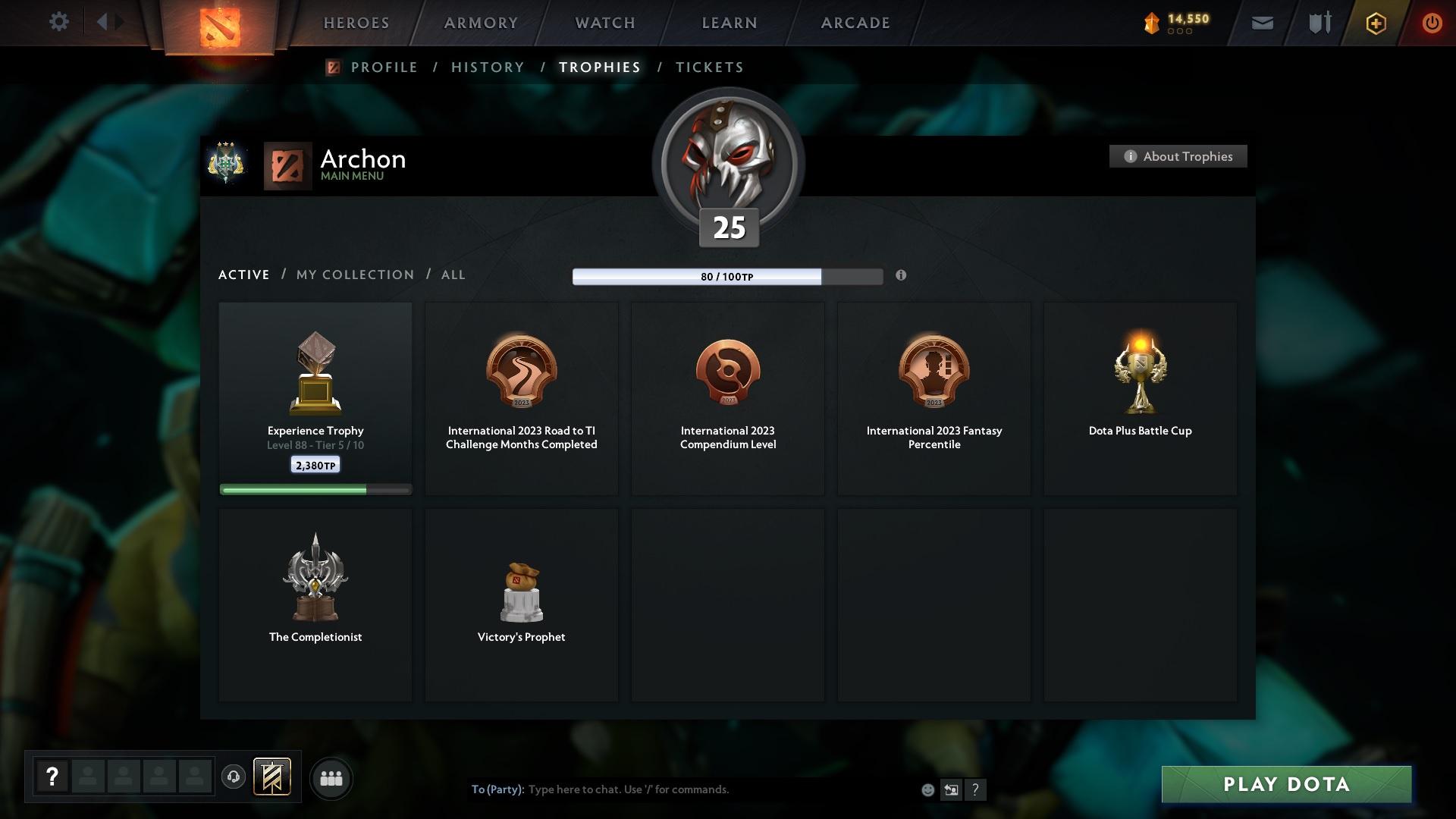Viewport: 1456px width, 819px height.
Task: Switch to the MY COLLECTION tab
Action: (x=353, y=275)
